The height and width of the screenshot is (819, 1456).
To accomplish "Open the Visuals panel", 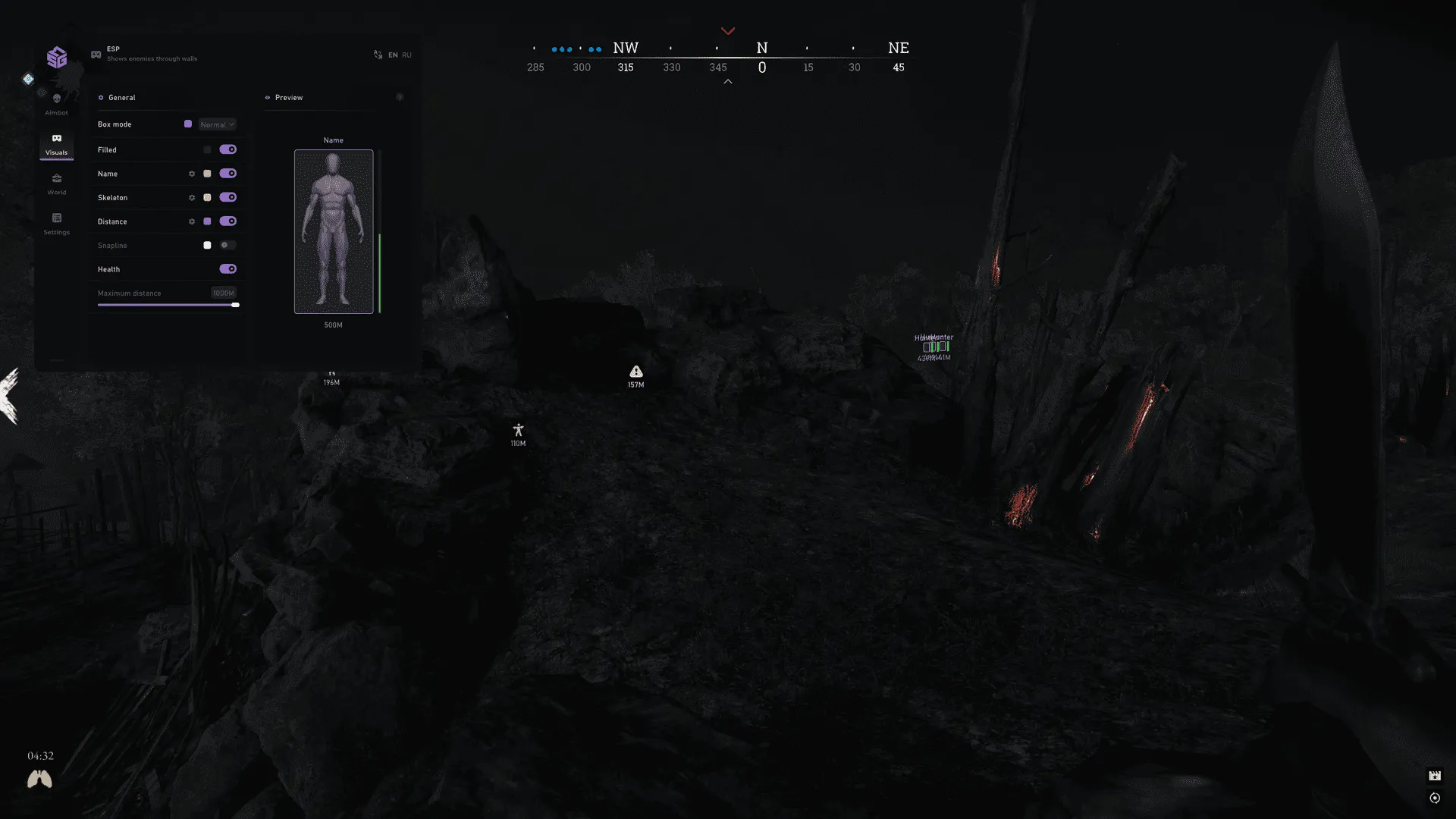I will coord(57,144).
